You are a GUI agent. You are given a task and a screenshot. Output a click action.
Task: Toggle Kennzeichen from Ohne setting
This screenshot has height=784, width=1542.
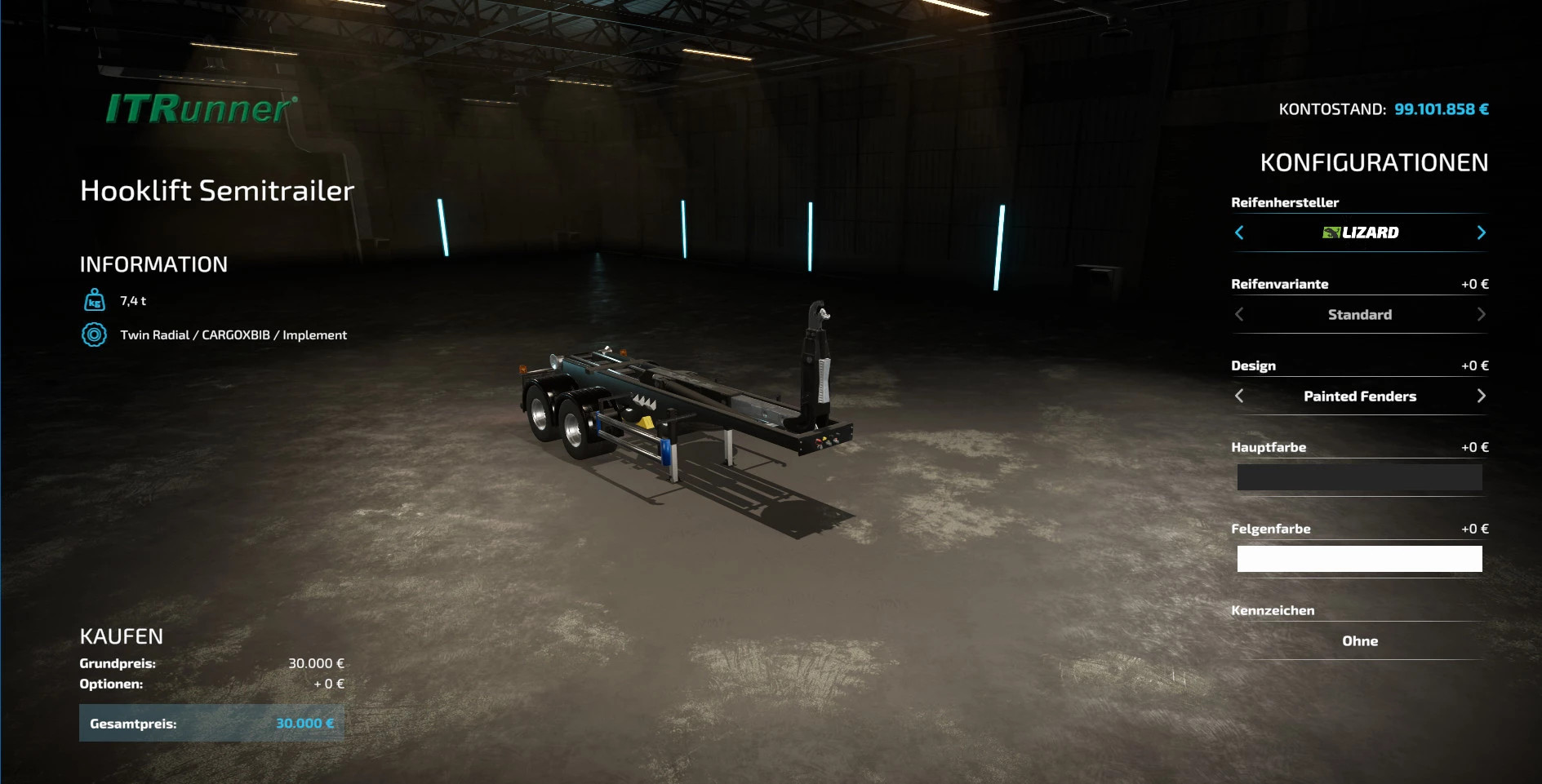[x=1359, y=641]
